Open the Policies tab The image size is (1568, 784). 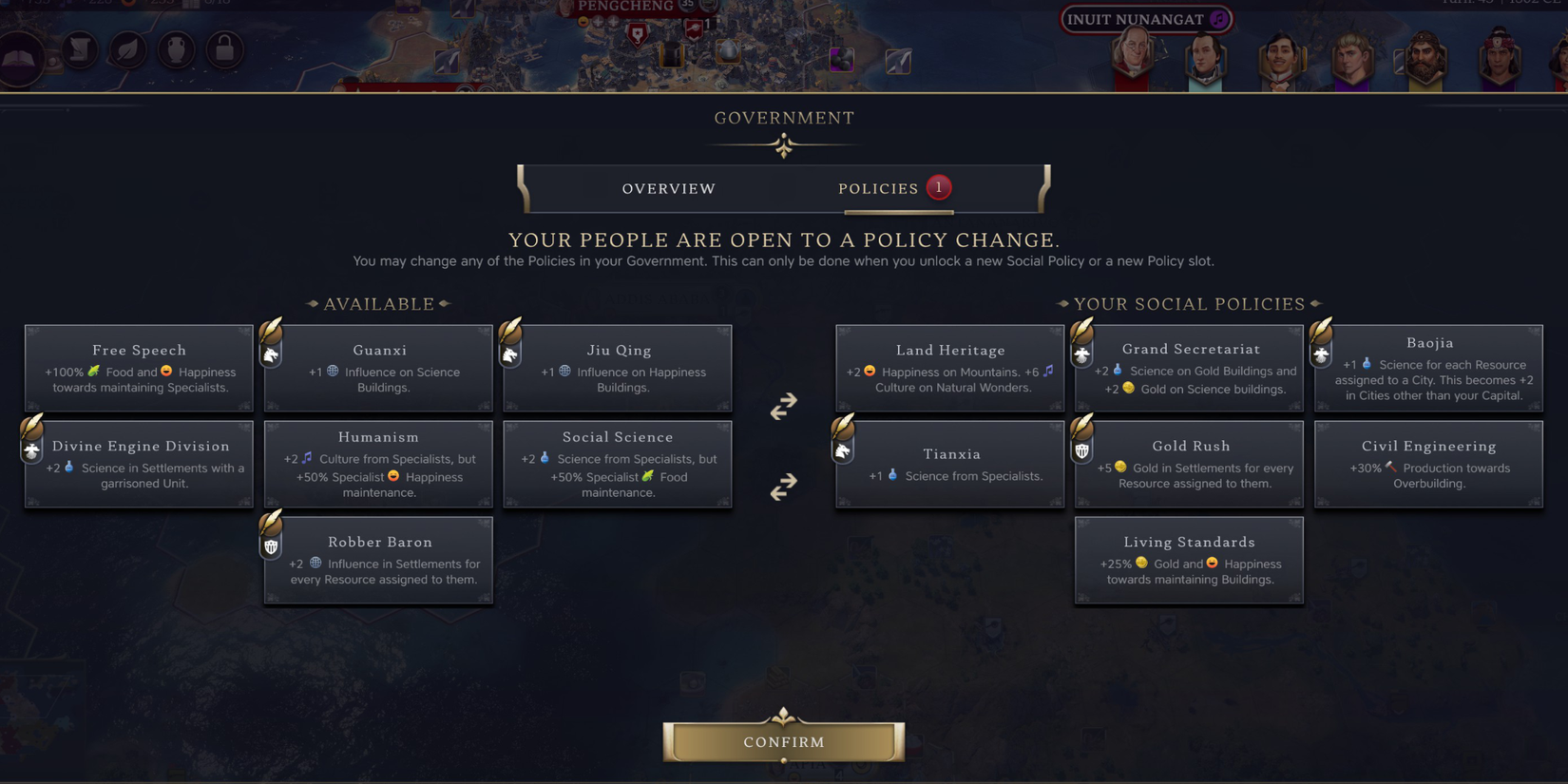878,188
